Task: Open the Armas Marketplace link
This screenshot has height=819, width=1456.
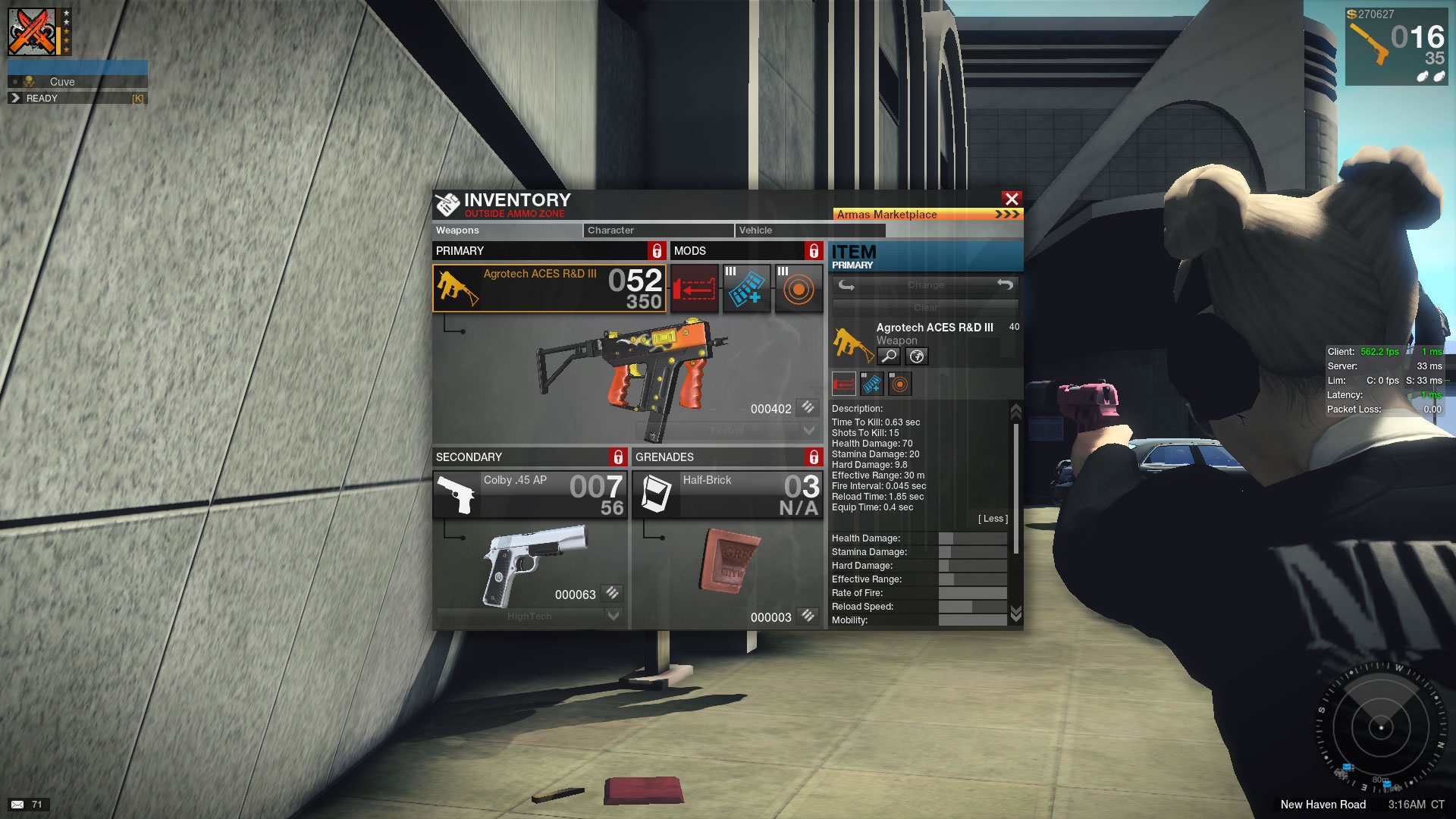Action: (x=927, y=215)
